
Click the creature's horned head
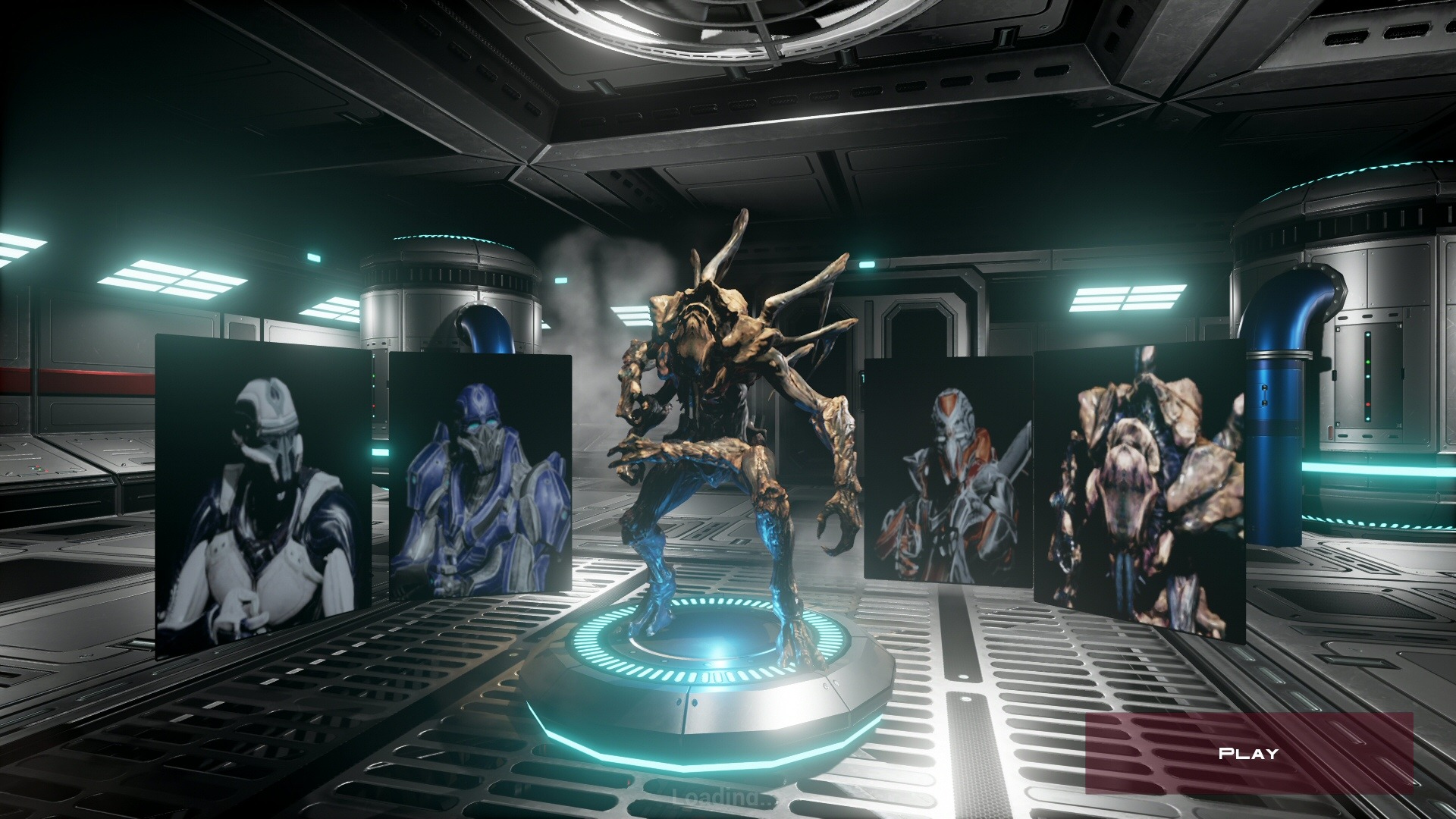coord(705,318)
